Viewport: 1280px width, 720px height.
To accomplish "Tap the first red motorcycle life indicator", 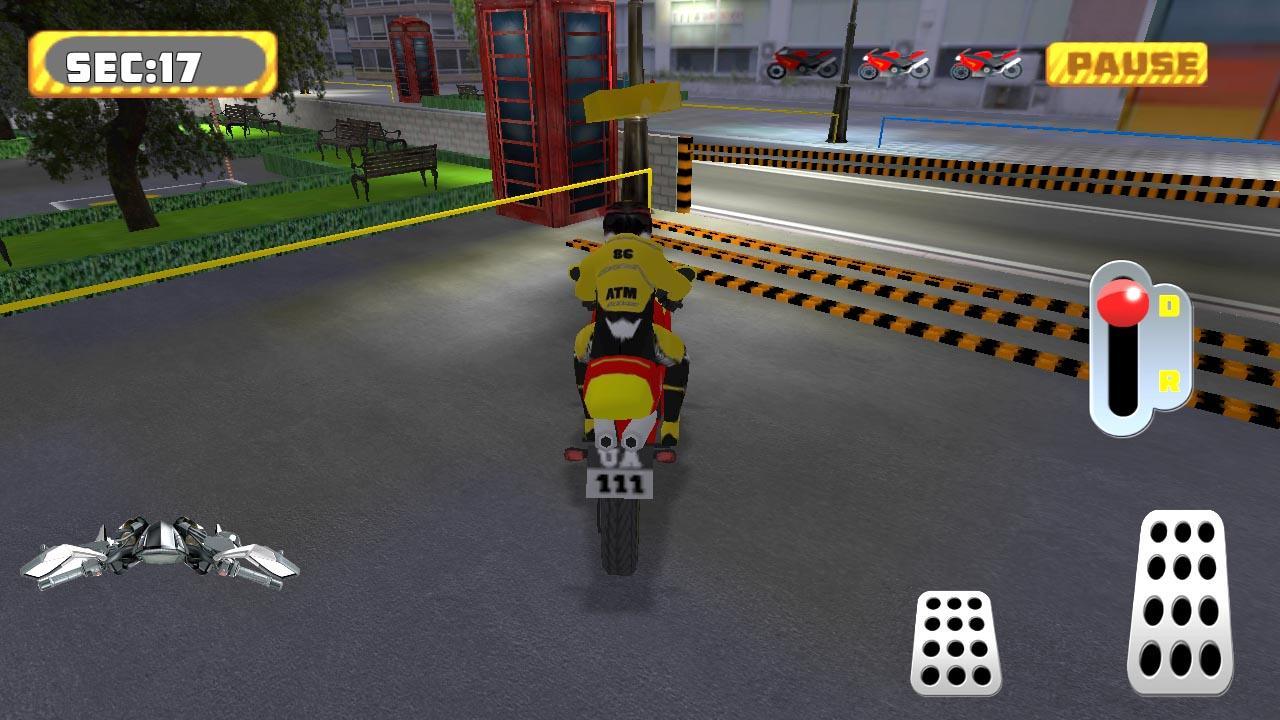I will (x=800, y=62).
